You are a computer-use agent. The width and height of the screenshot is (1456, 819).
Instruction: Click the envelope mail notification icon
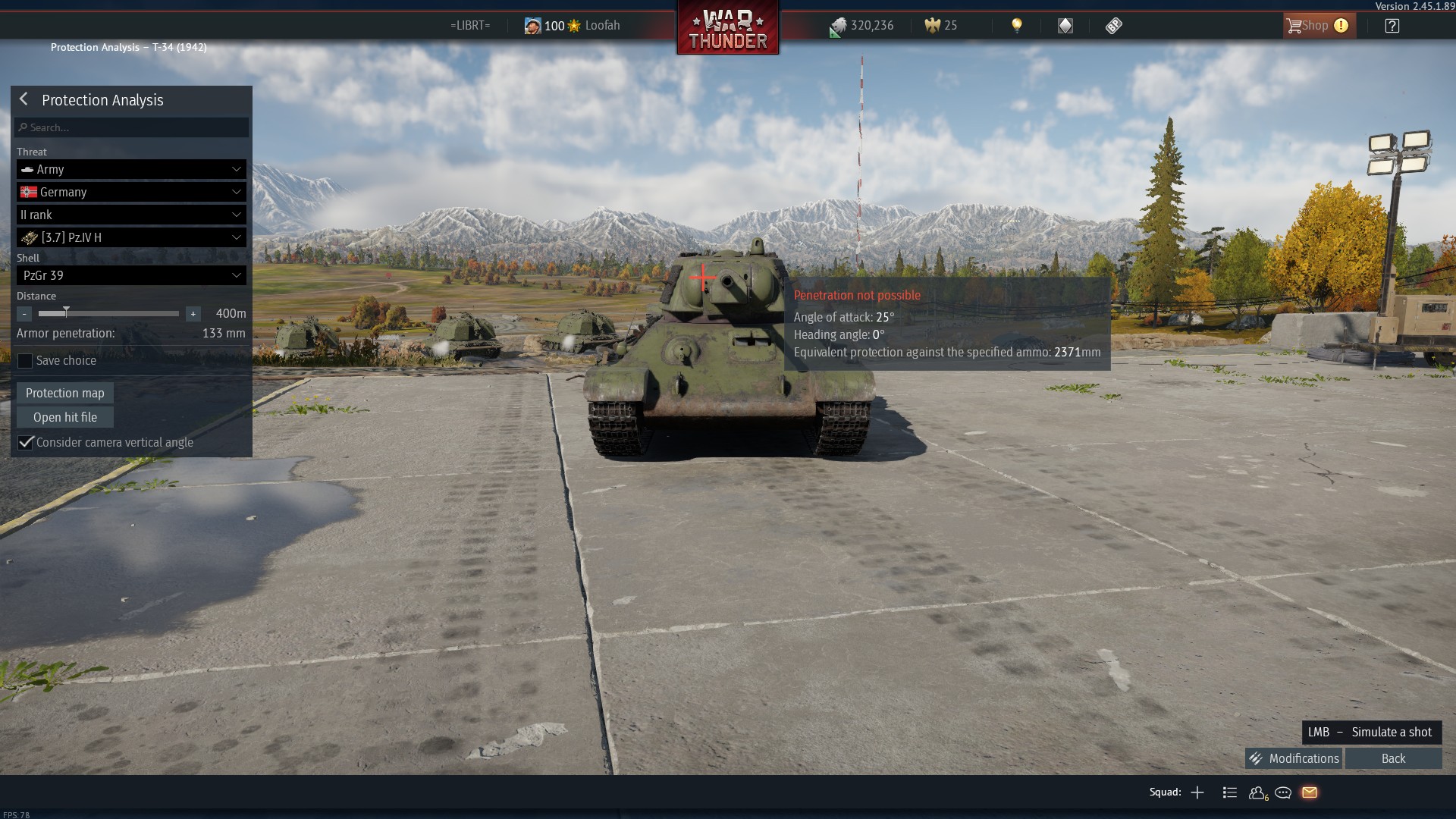pos(1310,792)
